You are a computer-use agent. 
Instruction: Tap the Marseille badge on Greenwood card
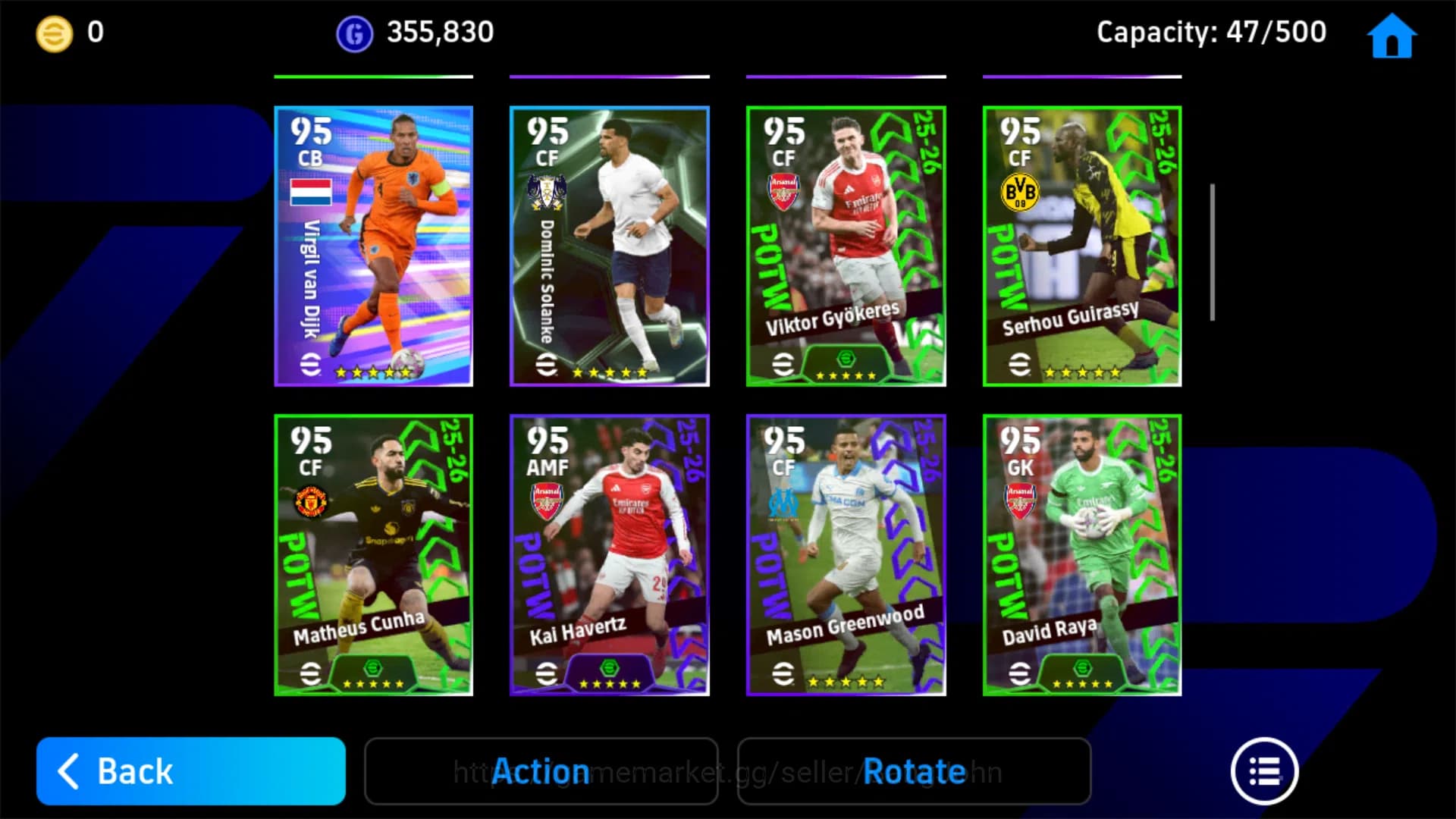click(785, 500)
